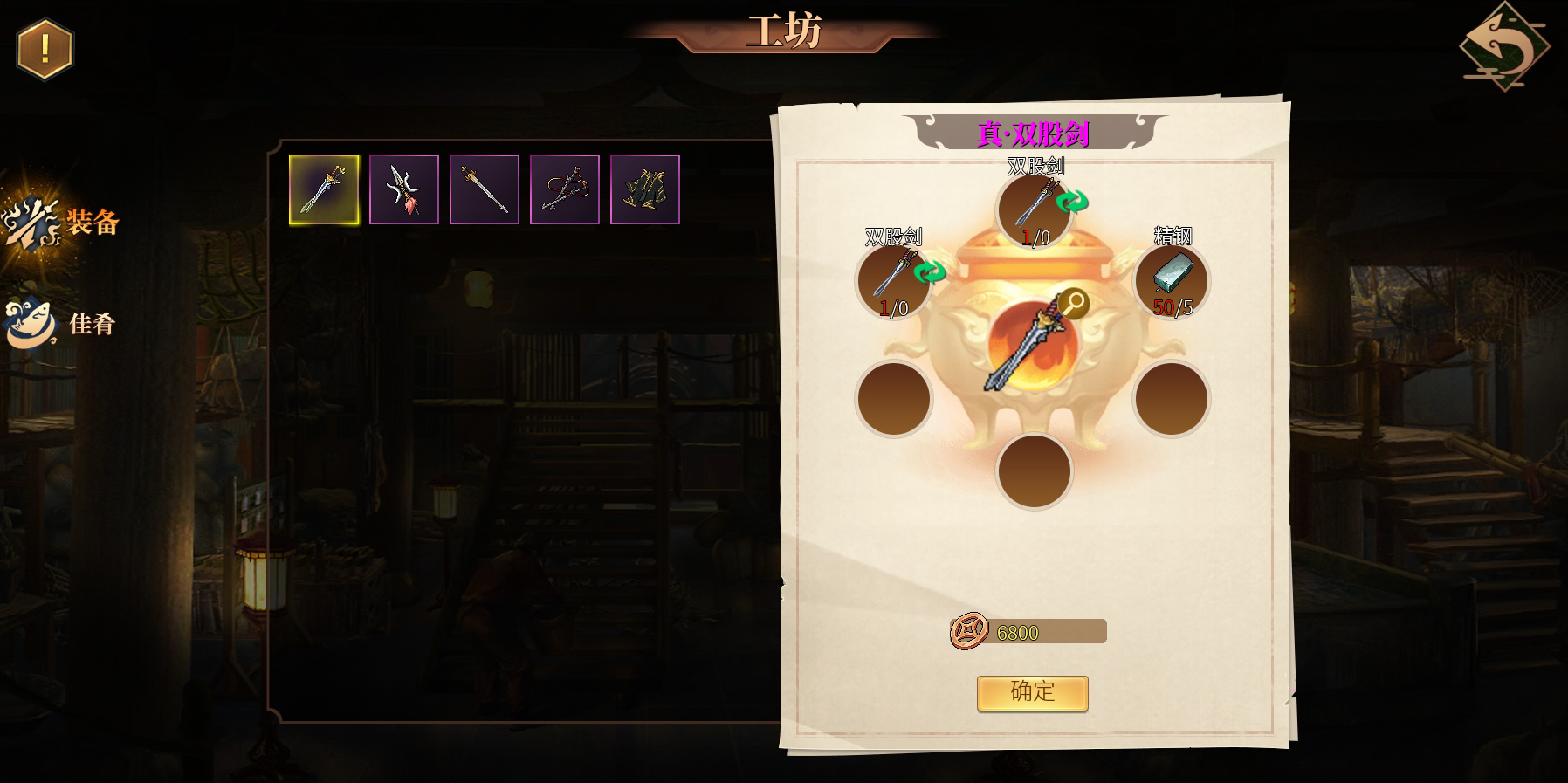
Task: Switch to the 装备 equipment tab
Action: 61,223
